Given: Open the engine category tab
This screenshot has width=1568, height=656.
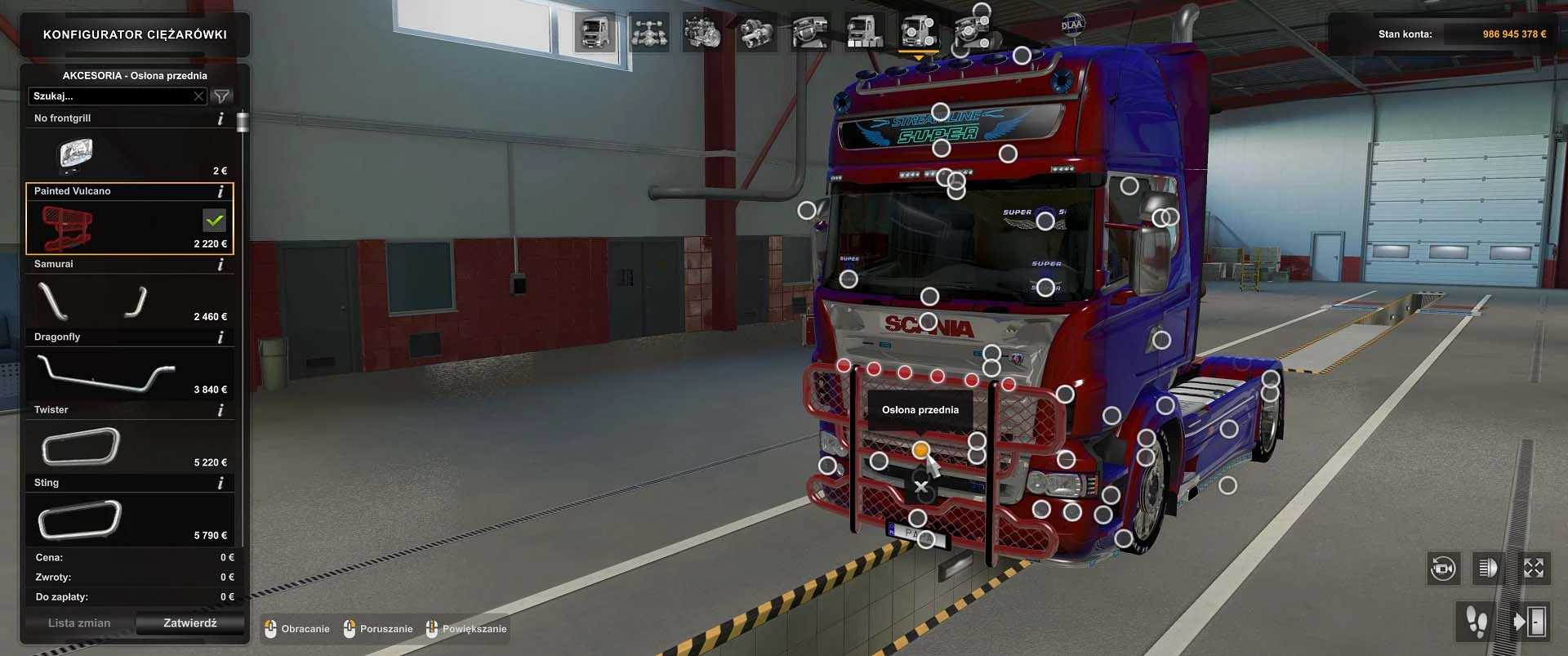Looking at the screenshot, I should (x=702, y=33).
